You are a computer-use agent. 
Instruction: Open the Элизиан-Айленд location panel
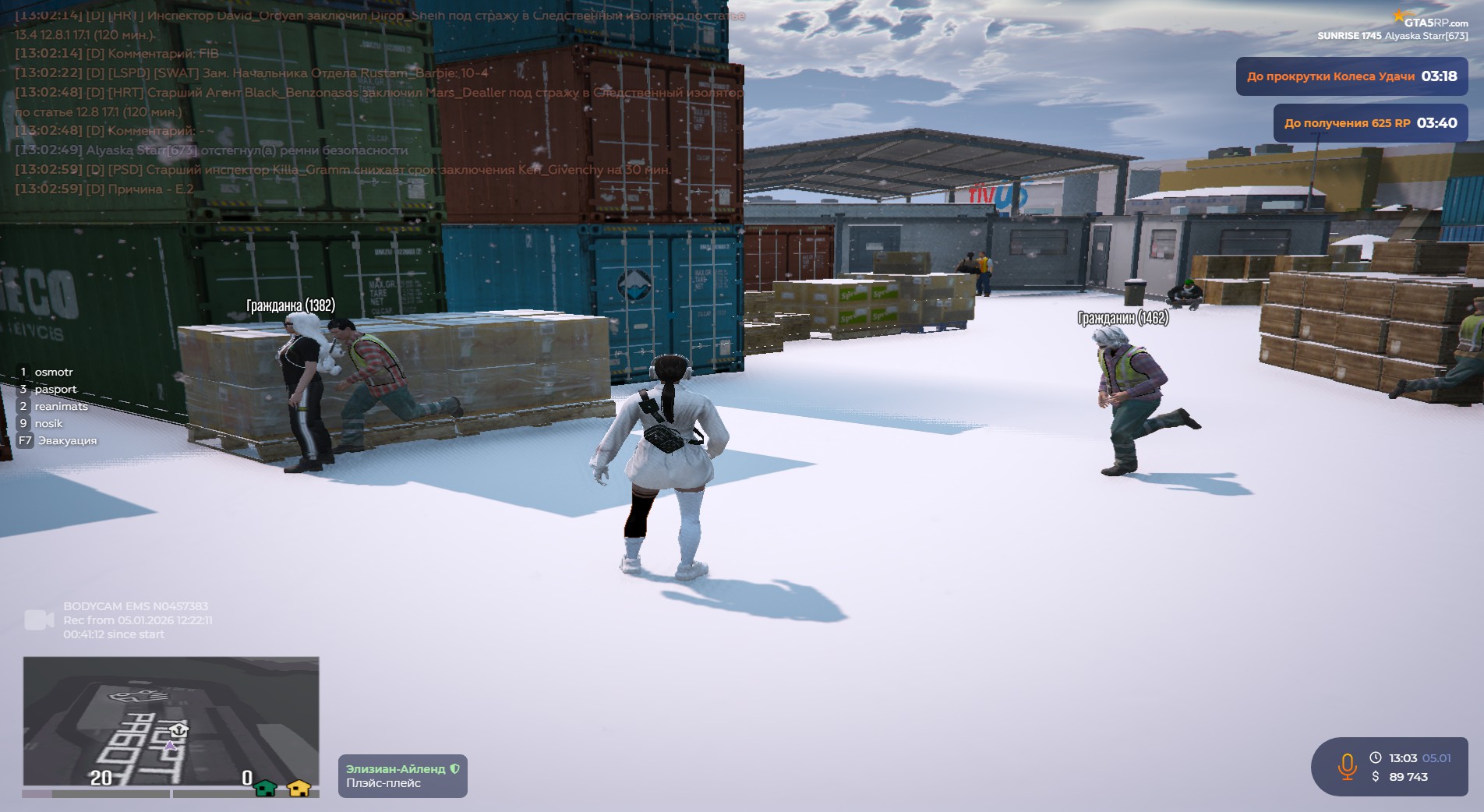[x=402, y=775]
